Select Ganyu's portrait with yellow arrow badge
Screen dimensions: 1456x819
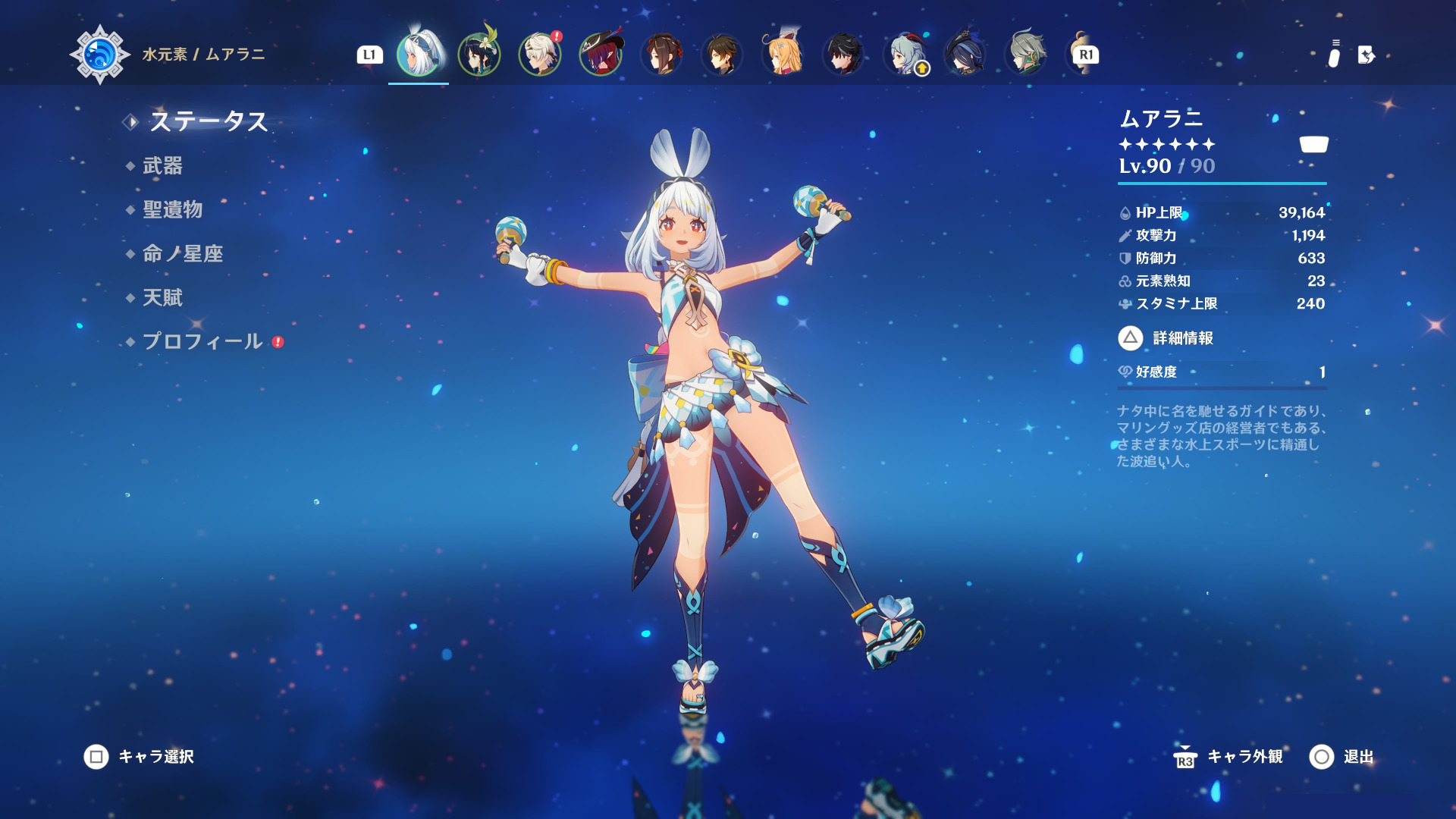click(905, 55)
